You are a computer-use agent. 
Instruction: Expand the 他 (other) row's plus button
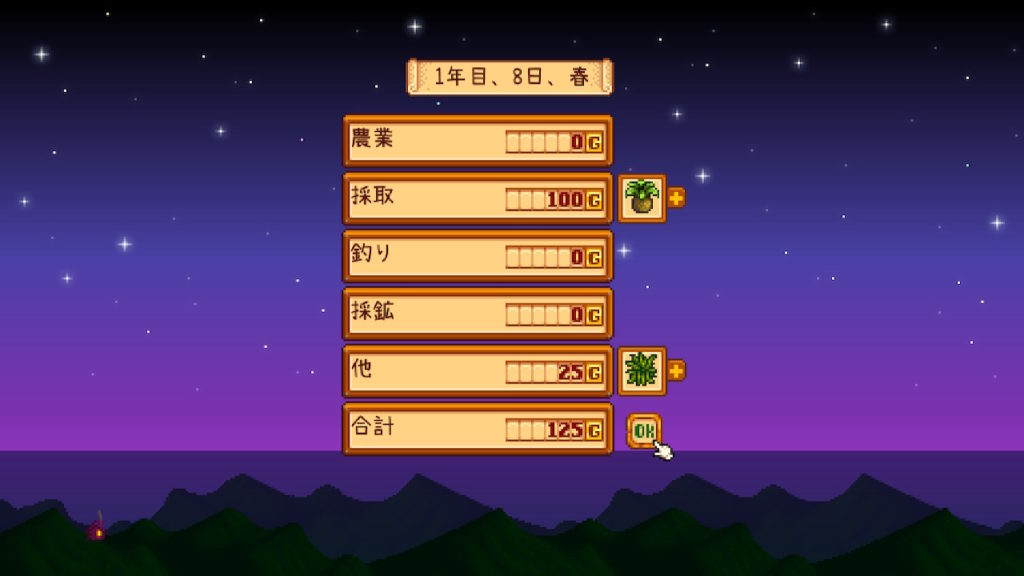(x=676, y=370)
